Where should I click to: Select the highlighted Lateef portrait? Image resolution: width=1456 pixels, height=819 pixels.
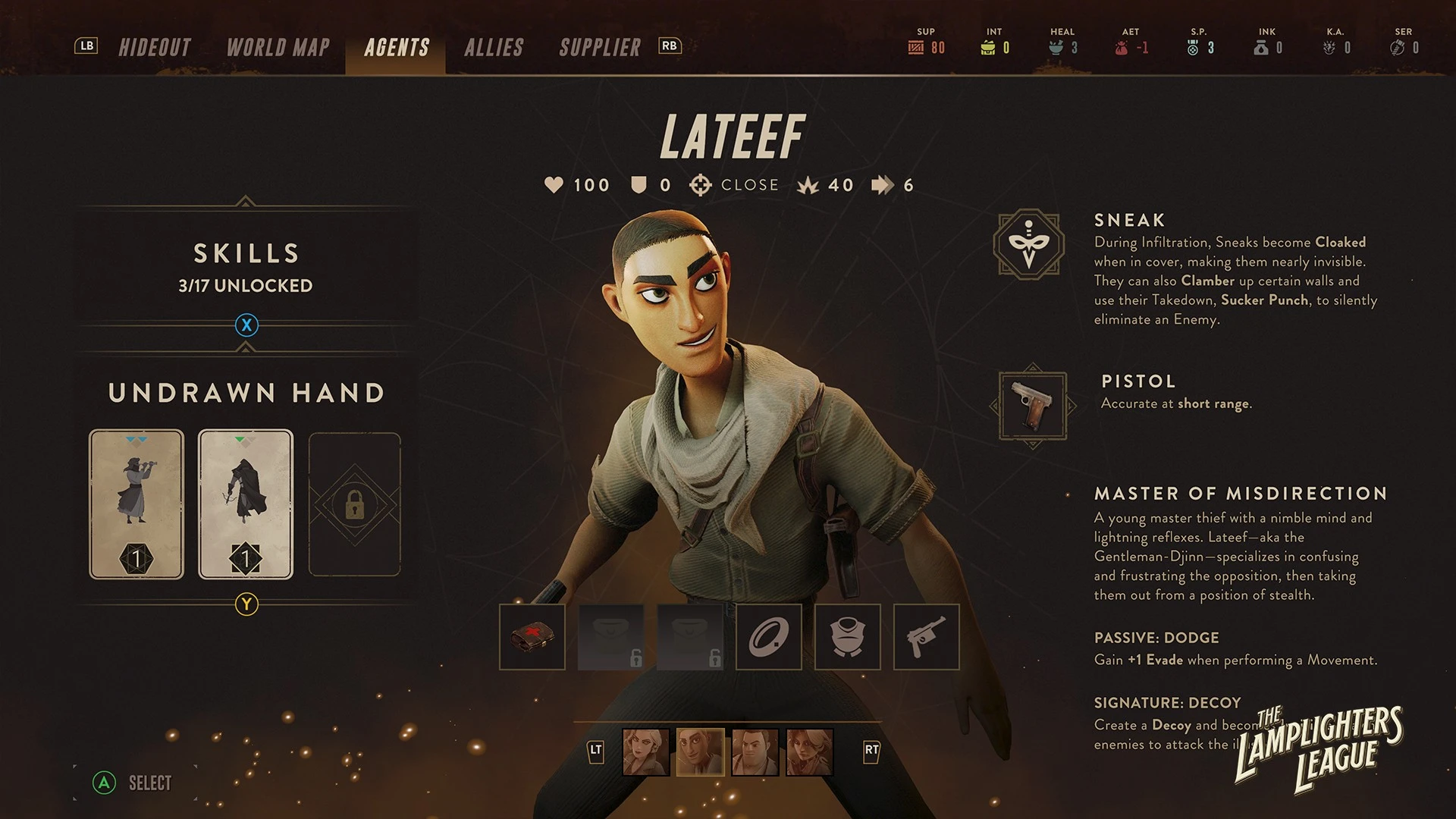click(700, 752)
